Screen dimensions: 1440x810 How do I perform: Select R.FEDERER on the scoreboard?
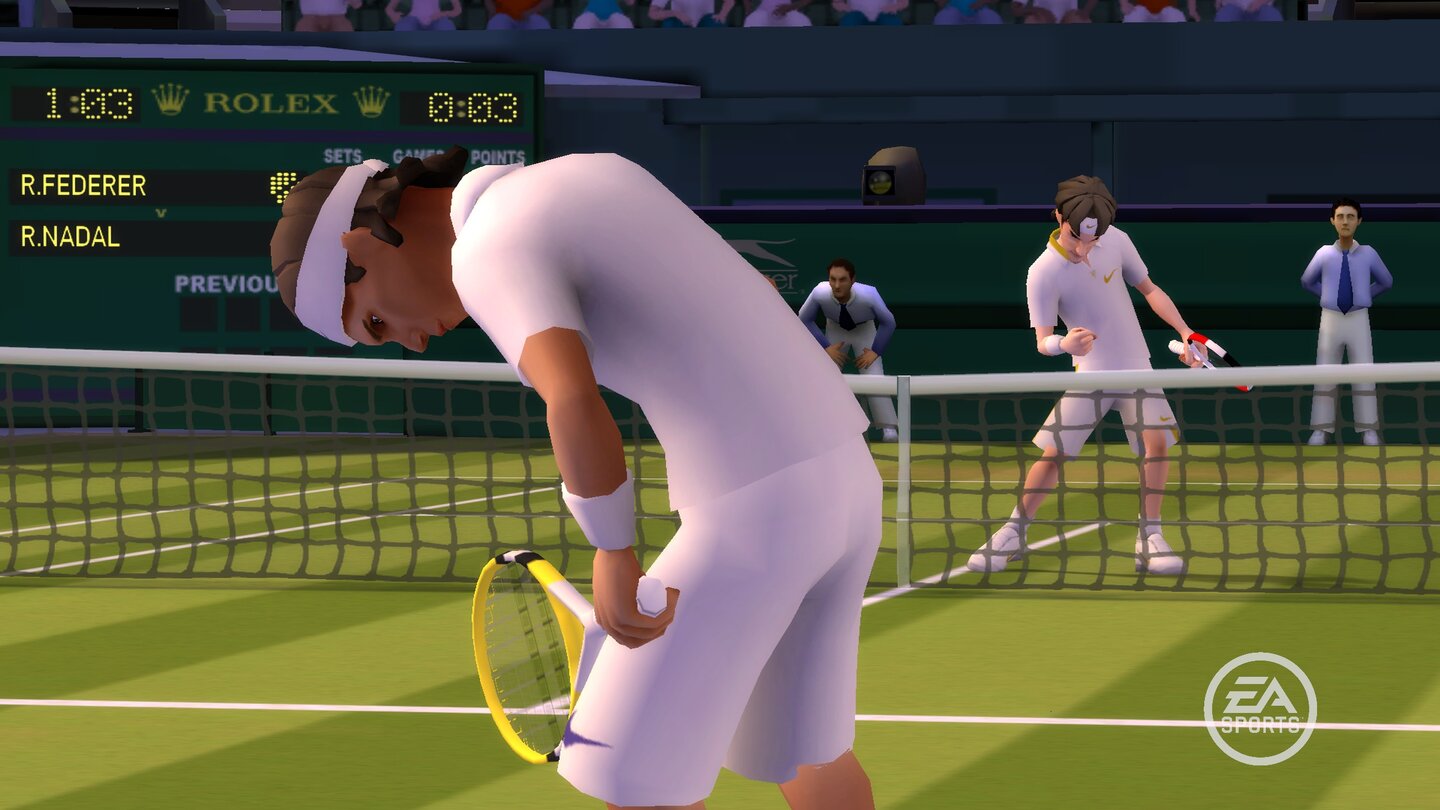84,184
